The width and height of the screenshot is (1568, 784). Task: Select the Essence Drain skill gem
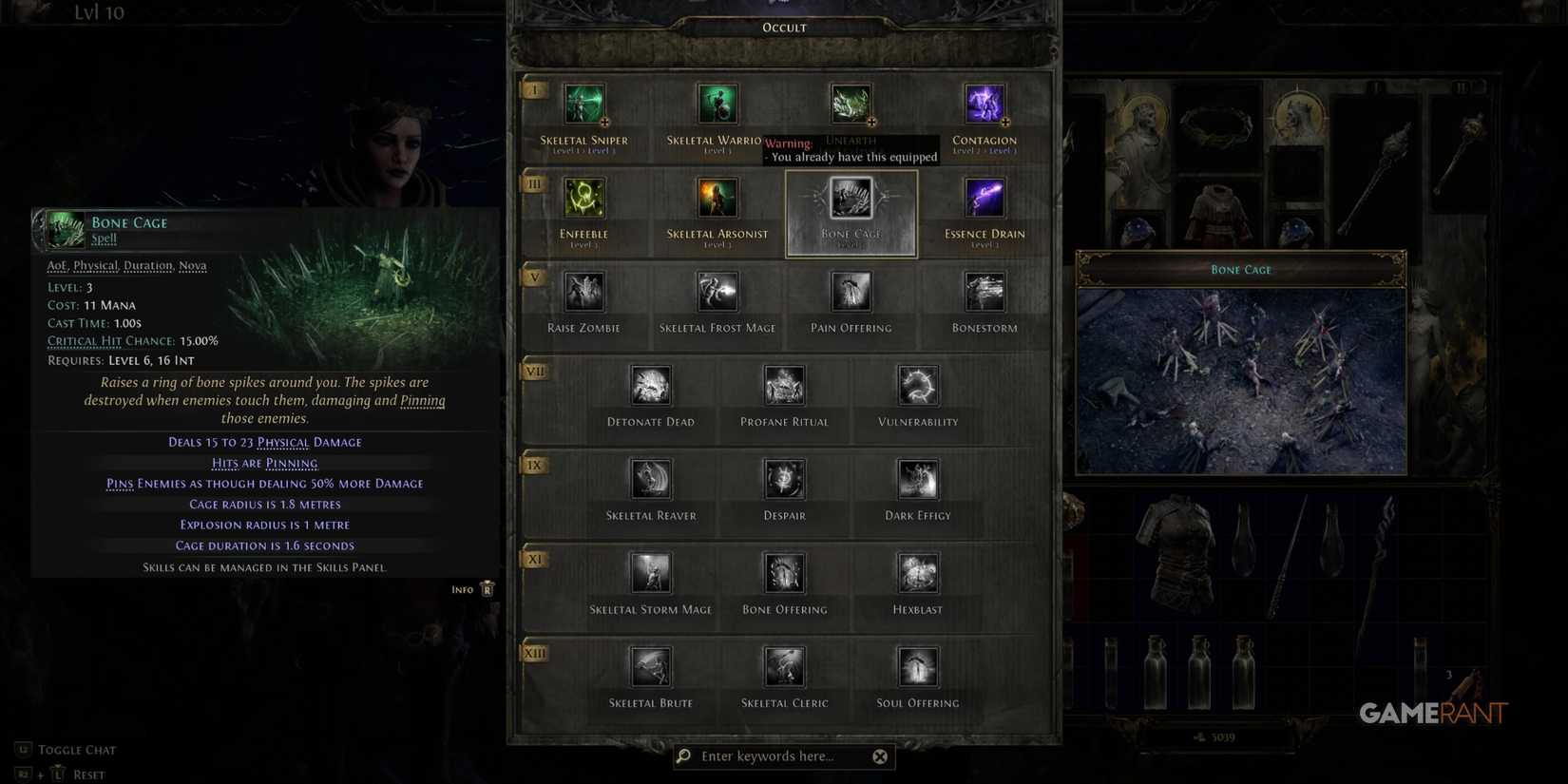pyautogui.click(x=985, y=197)
